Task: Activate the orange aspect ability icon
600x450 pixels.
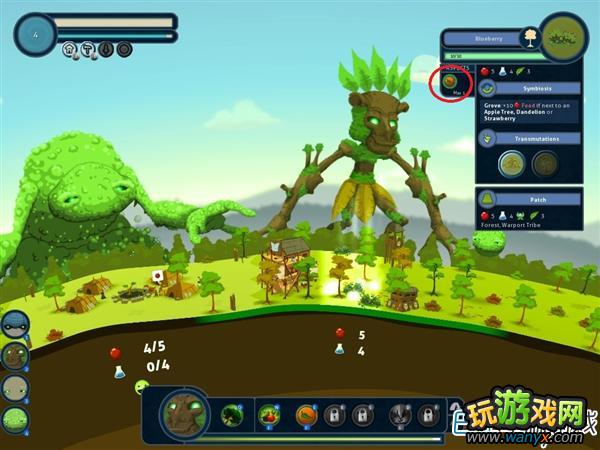Action: (306, 414)
